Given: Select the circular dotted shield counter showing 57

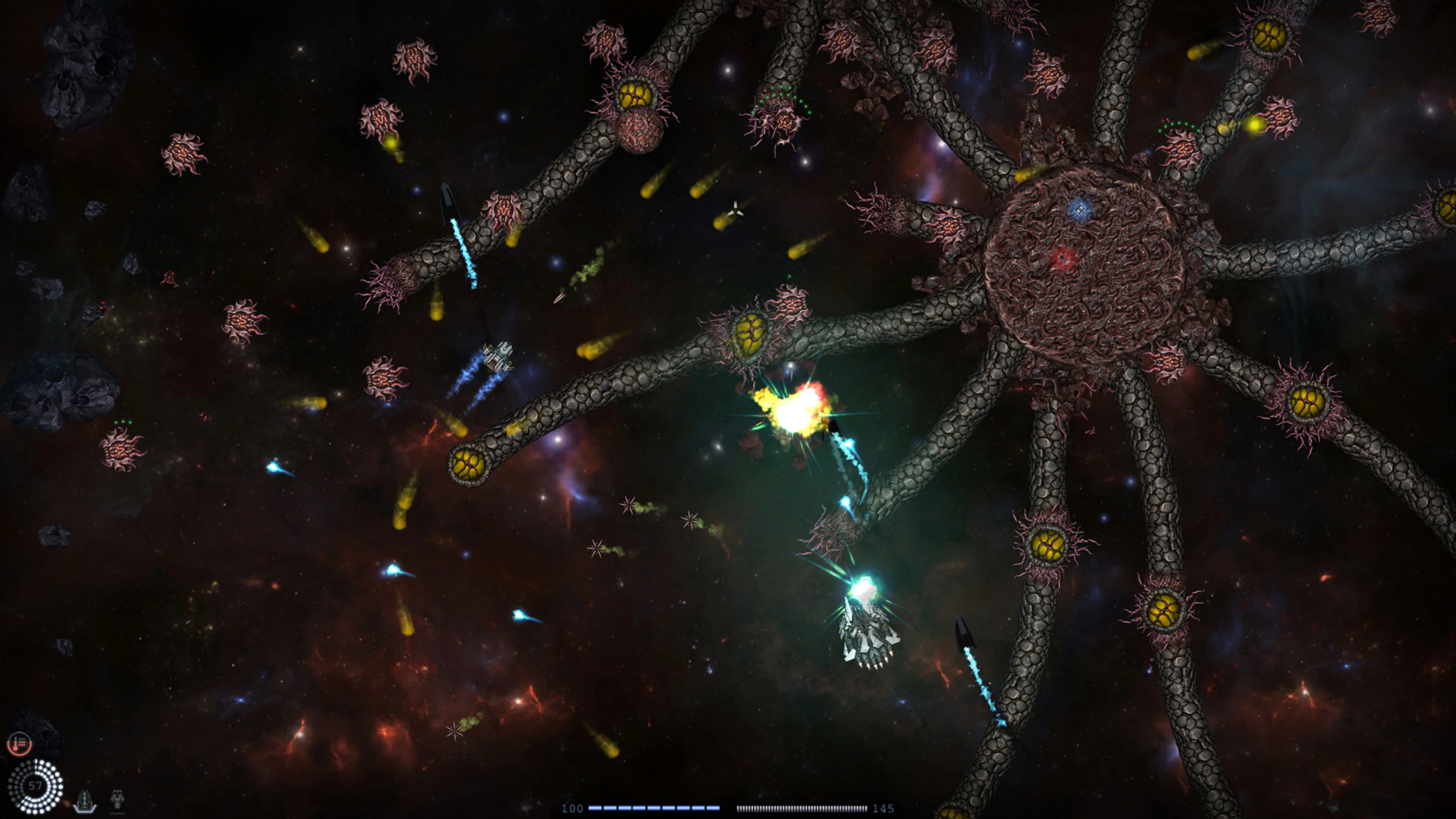Looking at the screenshot, I should (35, 786).
